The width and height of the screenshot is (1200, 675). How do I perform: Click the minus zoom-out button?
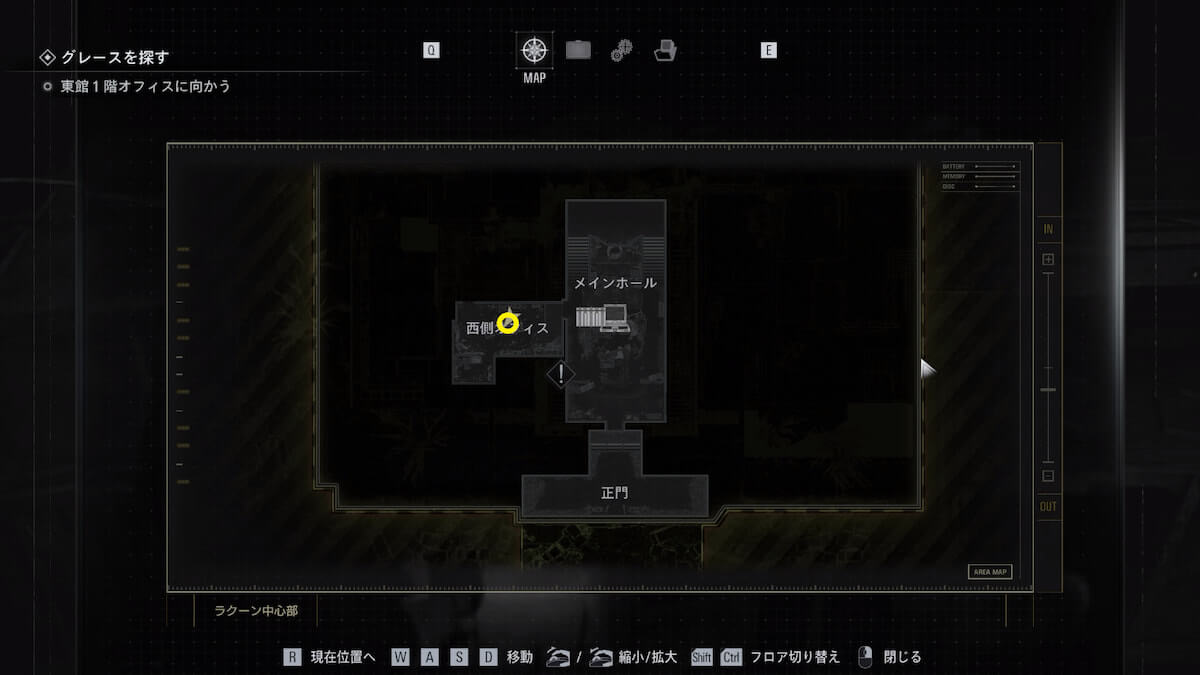point(1048,476)
